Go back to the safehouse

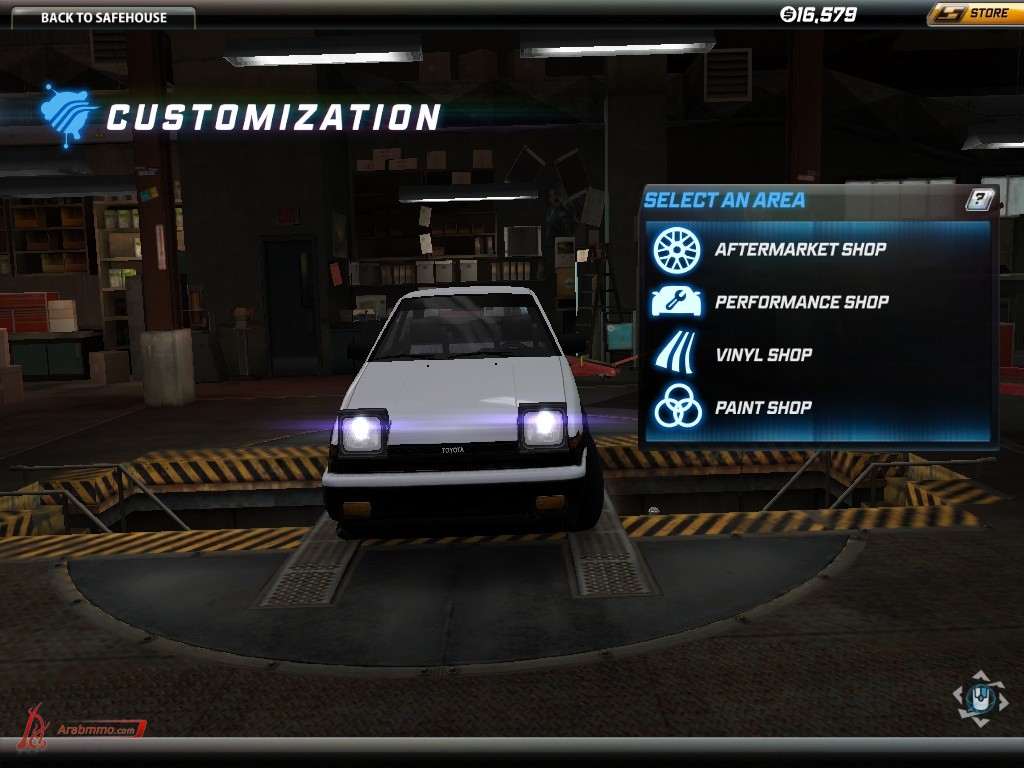coord(104,17)
